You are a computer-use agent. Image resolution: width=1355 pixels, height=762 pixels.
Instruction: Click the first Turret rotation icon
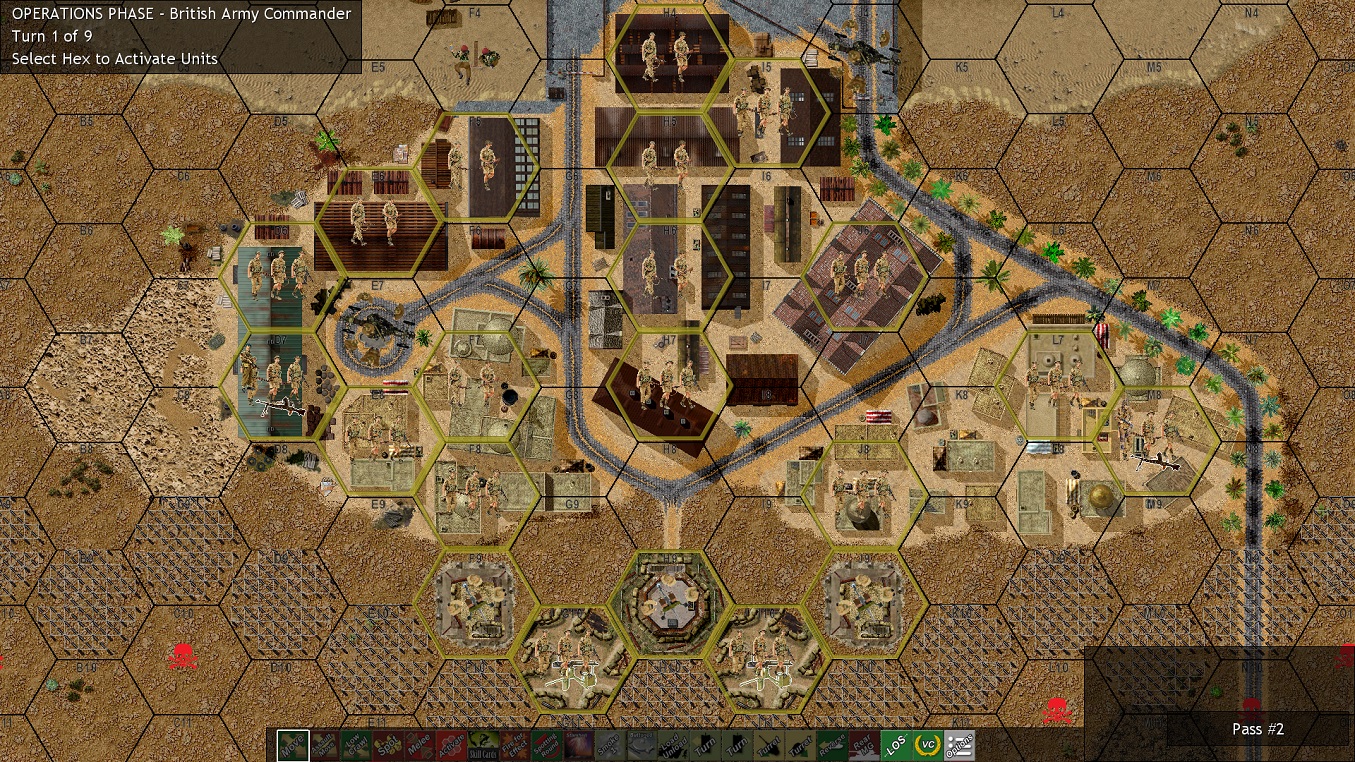[x=771, y=745]
